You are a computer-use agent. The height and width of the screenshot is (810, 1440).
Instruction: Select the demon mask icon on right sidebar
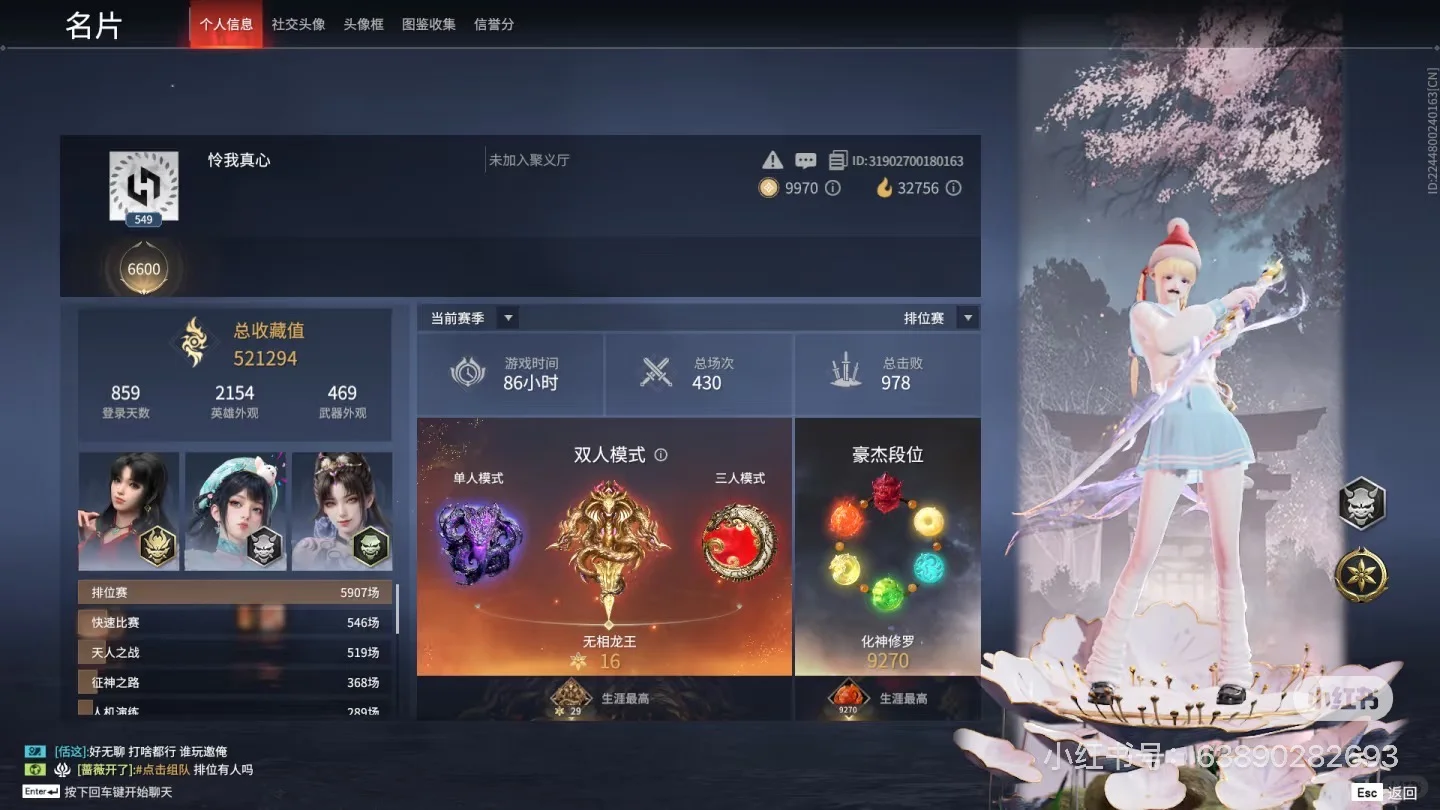point(1361,505)
